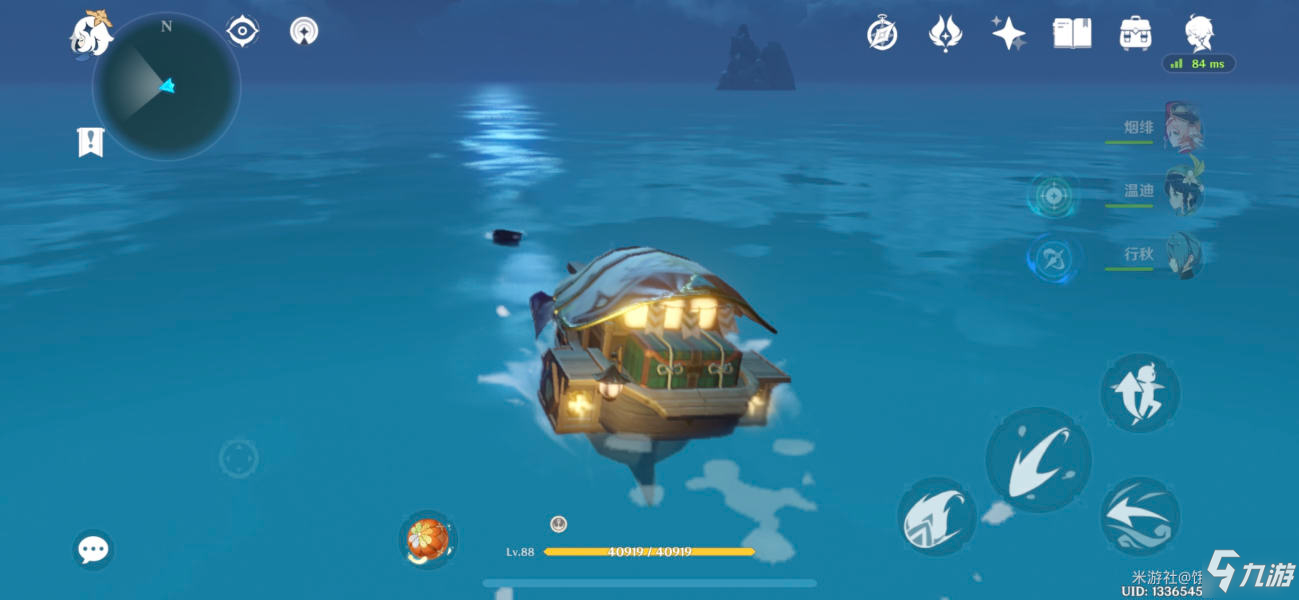
Task: Switch to party member 烟绯
Action: click(x=1182, y=130)
